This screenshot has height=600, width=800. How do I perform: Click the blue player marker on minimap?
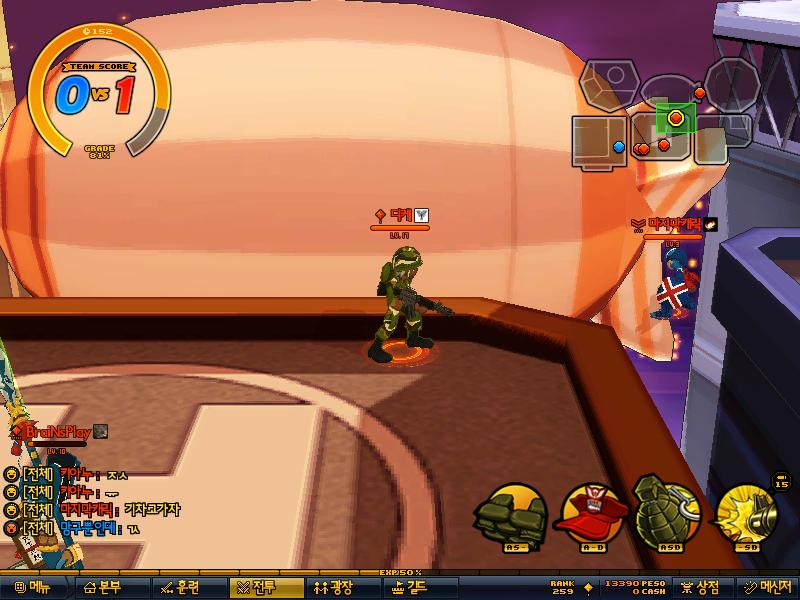point(618,148)
